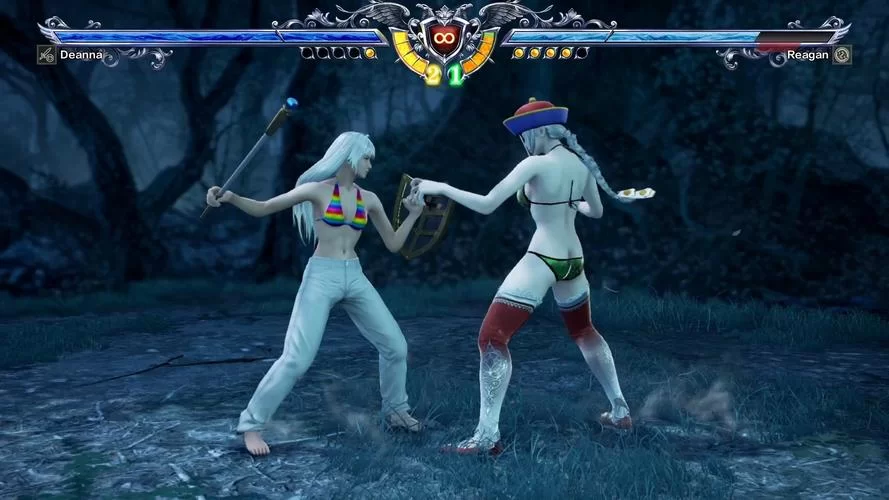Click the weapon style icon beside Deanna
The image size is (889, 500).
pos(46,55)
